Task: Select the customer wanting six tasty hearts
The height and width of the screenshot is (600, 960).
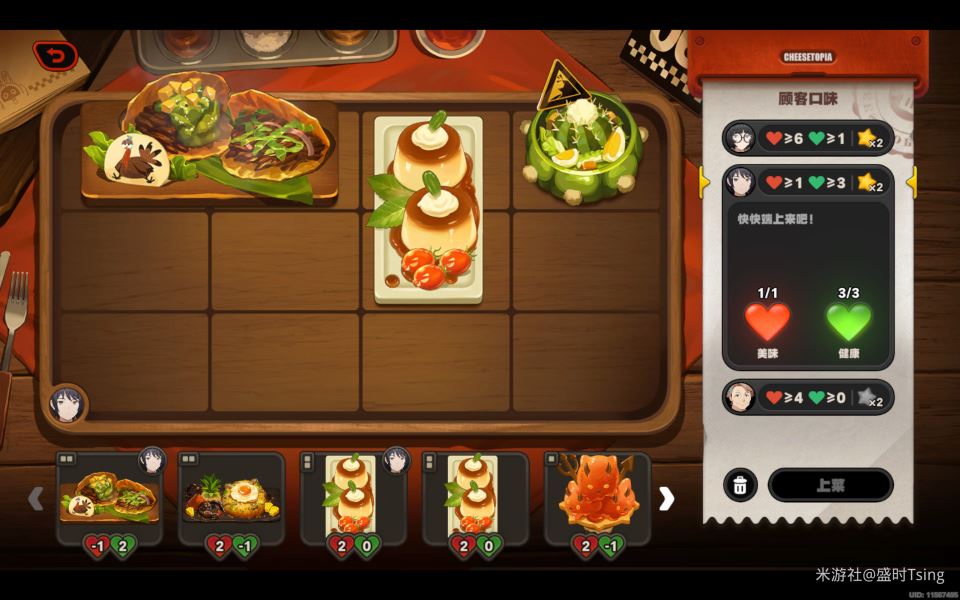Action: pos(807,138)
